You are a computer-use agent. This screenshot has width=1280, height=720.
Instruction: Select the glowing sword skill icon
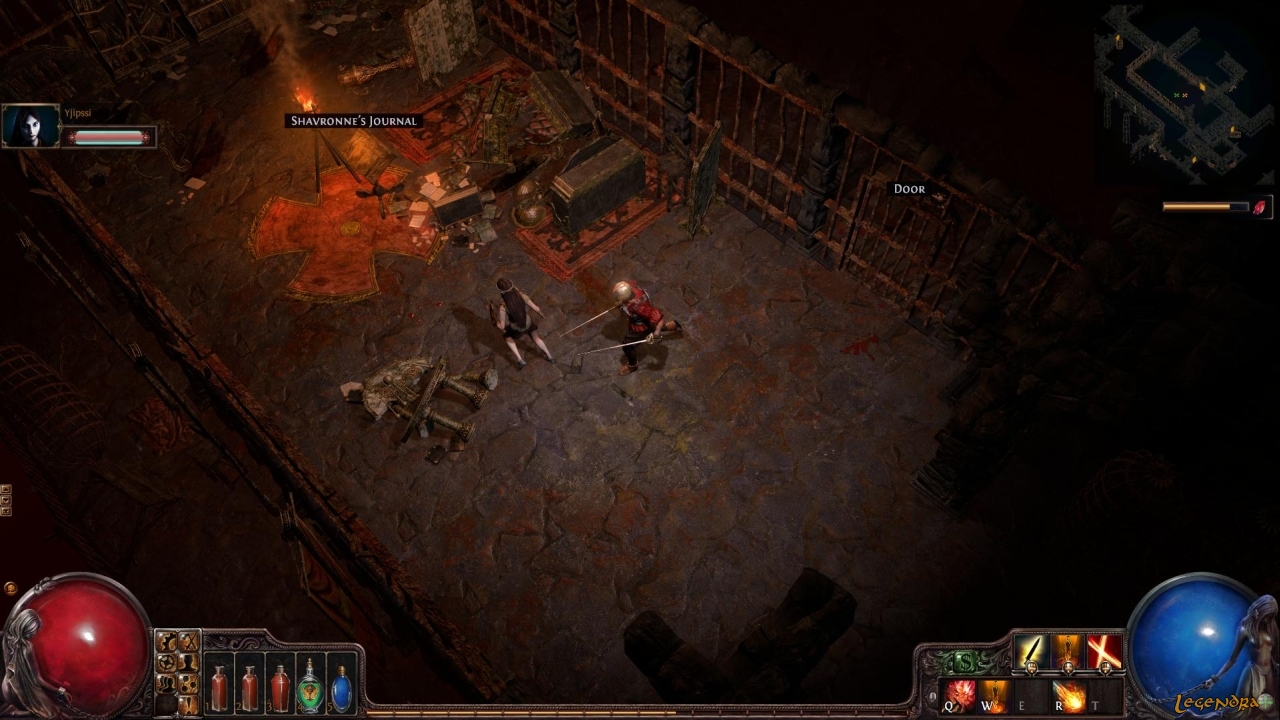(x=1031, y=652)
